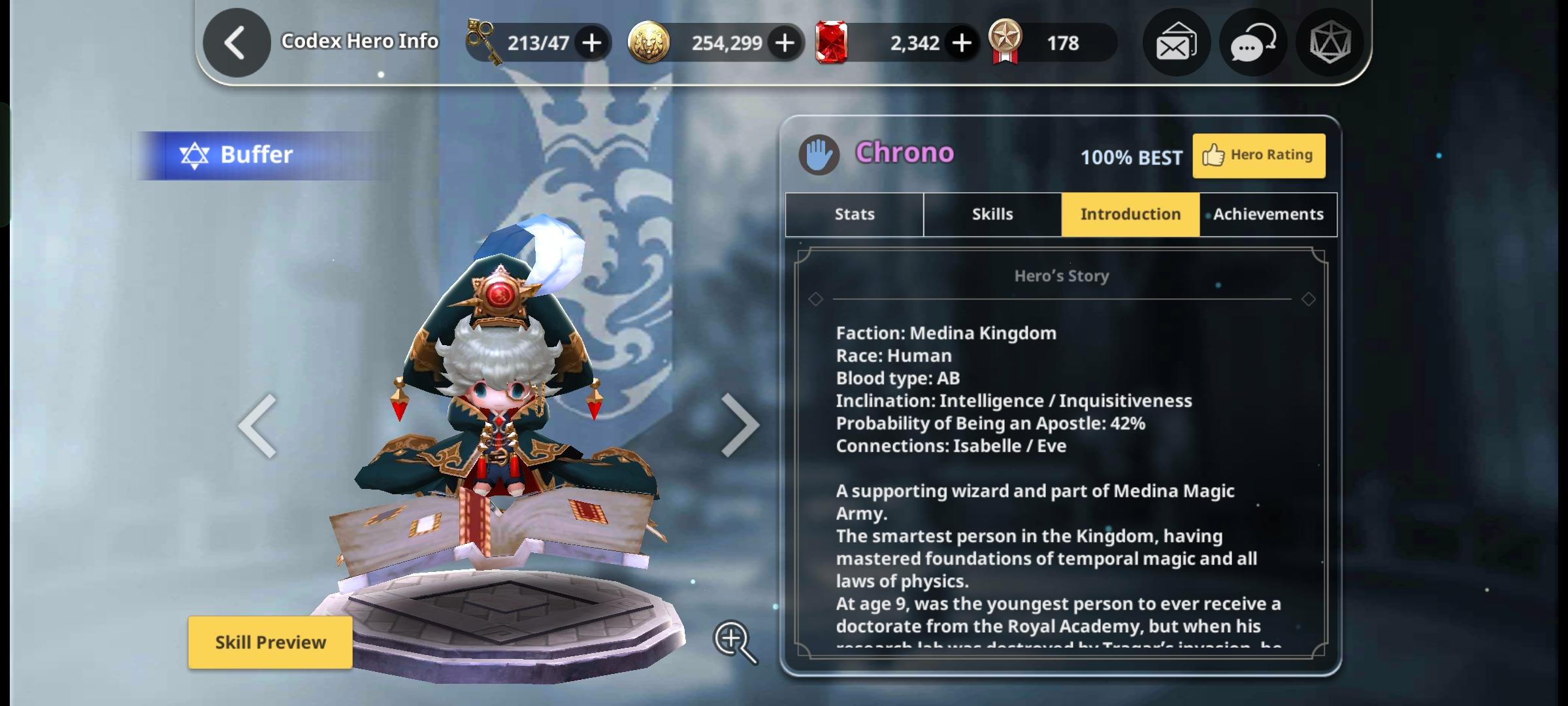Screen dimensions: 1568x706
Task: Click the d20 dice icon
Action: click(x=1329, y=42)
